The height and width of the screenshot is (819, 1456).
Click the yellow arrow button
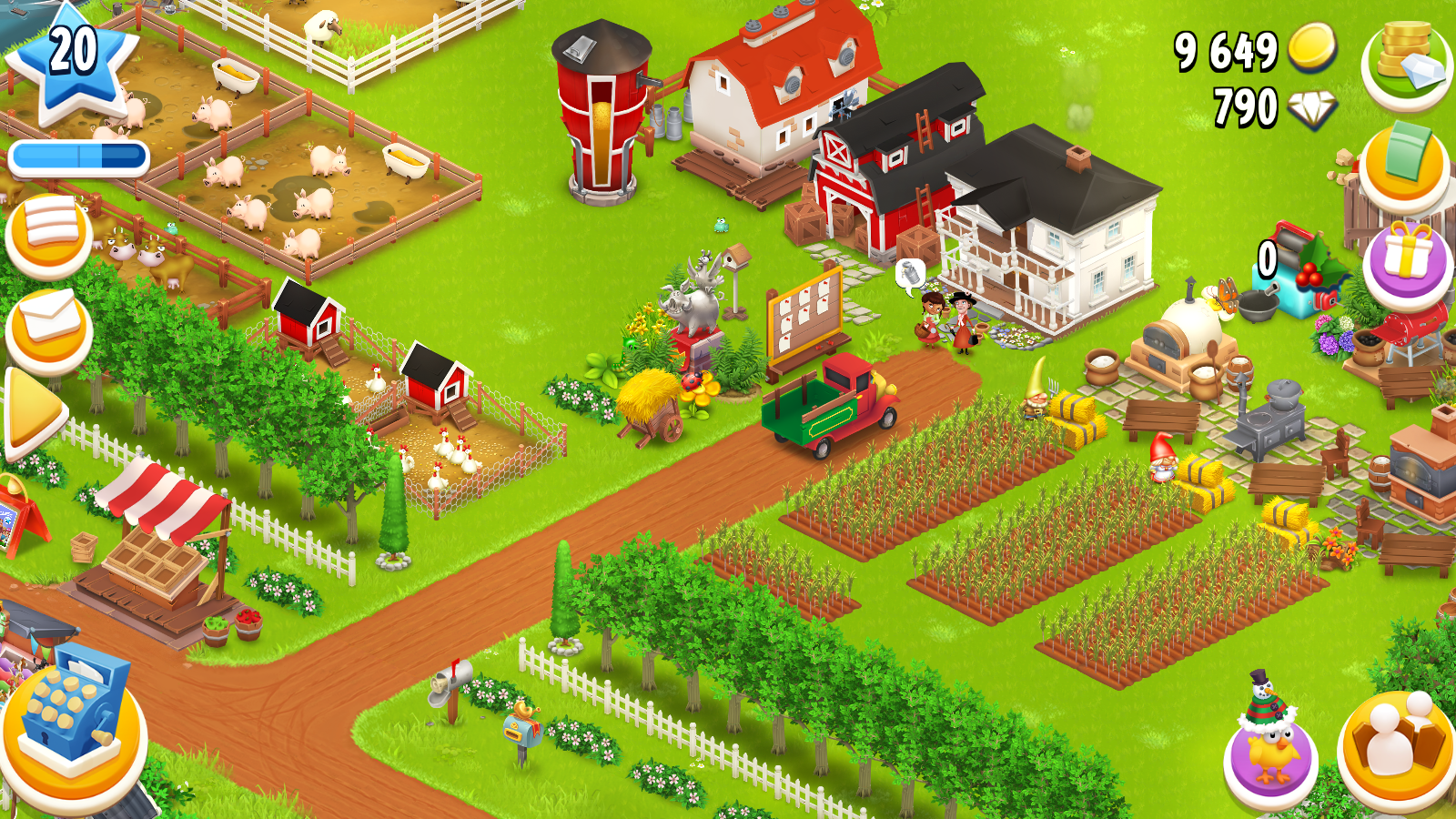coord(35,414)
